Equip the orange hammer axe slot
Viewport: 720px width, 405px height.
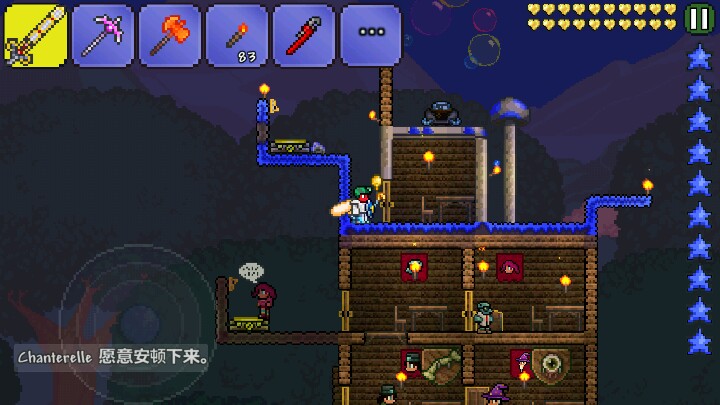pyautogui.click(x=169, y=35)
